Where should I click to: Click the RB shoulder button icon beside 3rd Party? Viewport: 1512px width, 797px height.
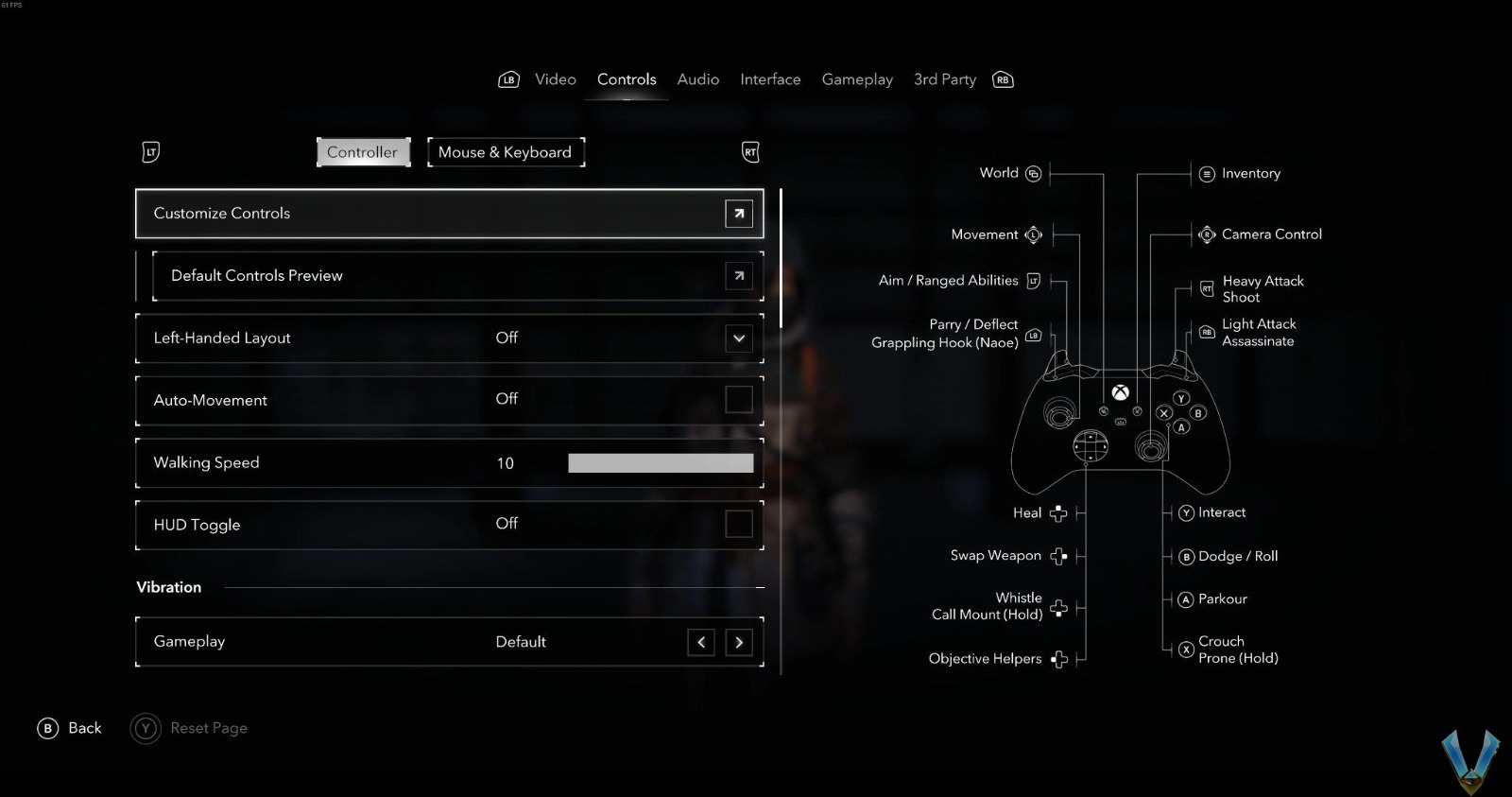pos(1002,79)
